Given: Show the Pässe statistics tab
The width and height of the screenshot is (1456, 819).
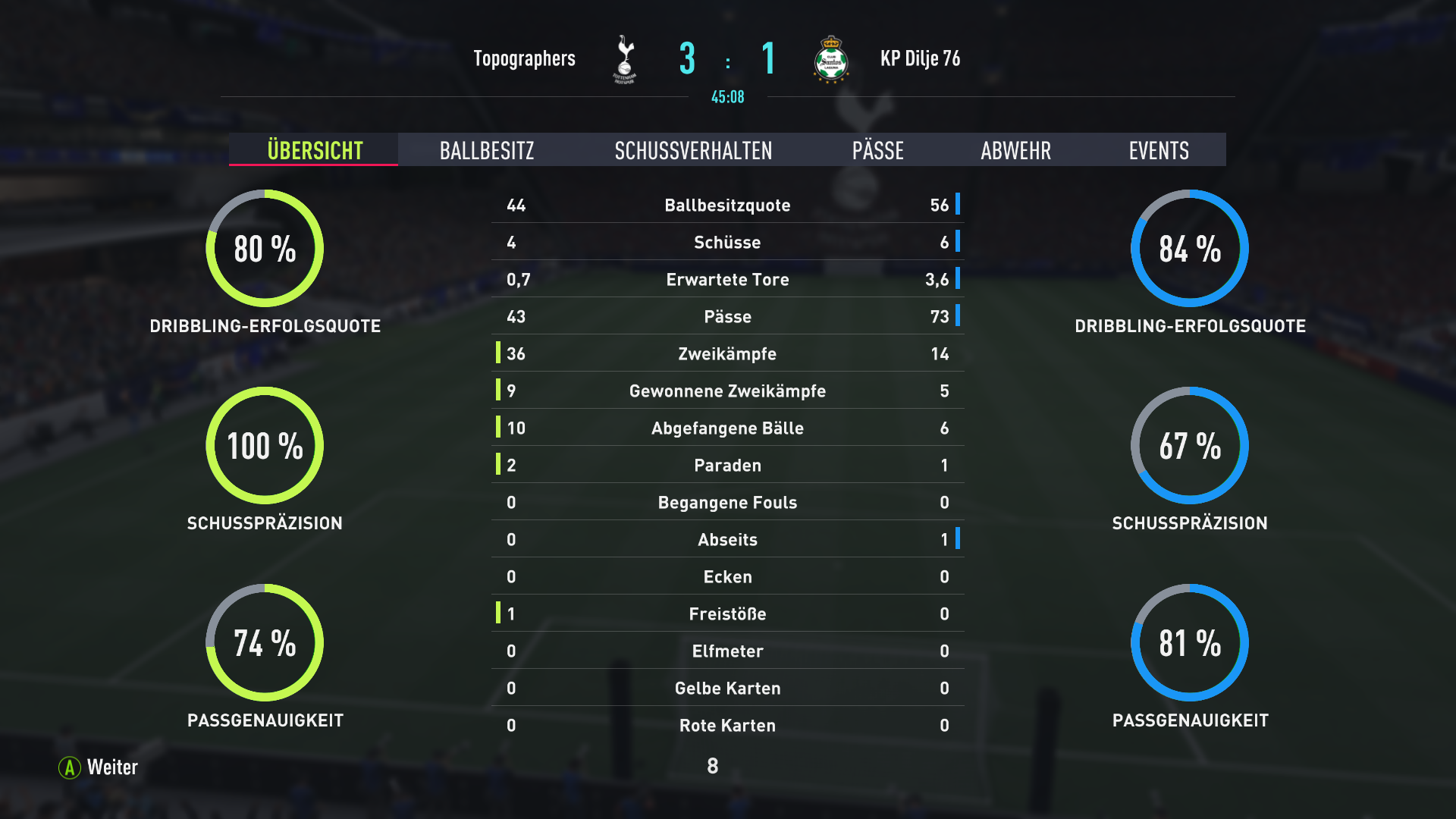Looking at the screenshot, I should tap(877, 150).
